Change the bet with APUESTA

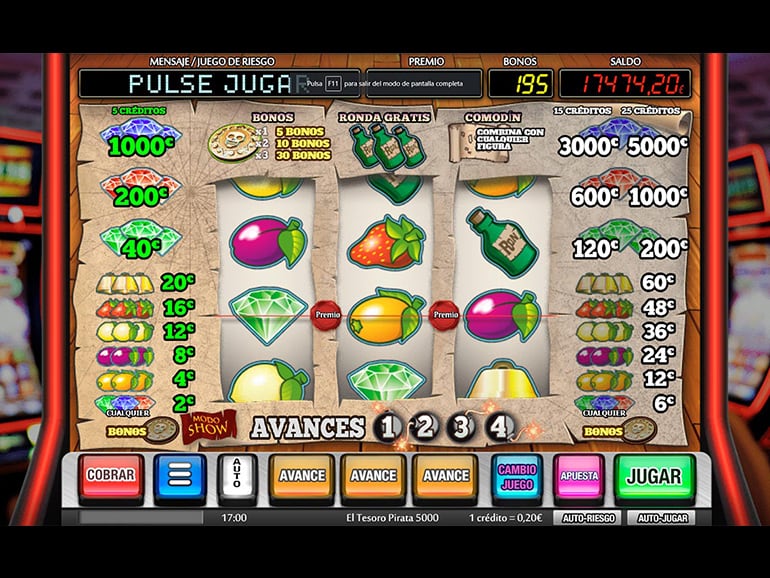[x=580, y=476]
